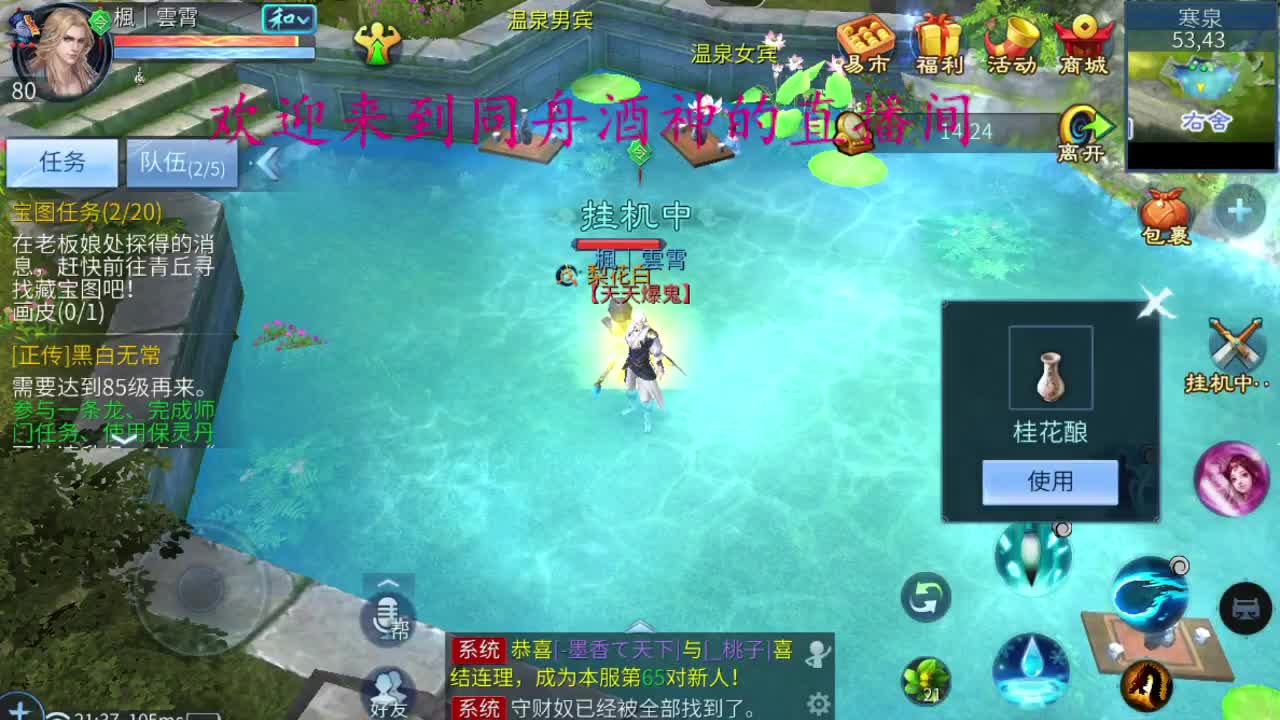Switch to the 队伍(2/5) tab
The height and width of the screenshot is (720, 1280).
(182, 163)
